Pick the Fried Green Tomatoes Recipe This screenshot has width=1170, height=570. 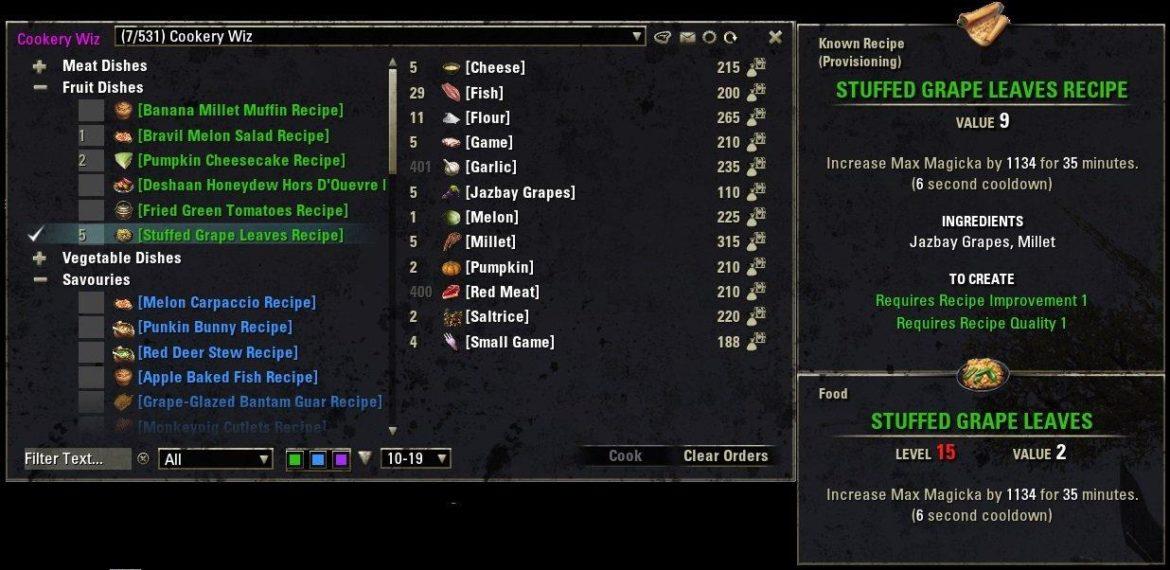(243, 210)
